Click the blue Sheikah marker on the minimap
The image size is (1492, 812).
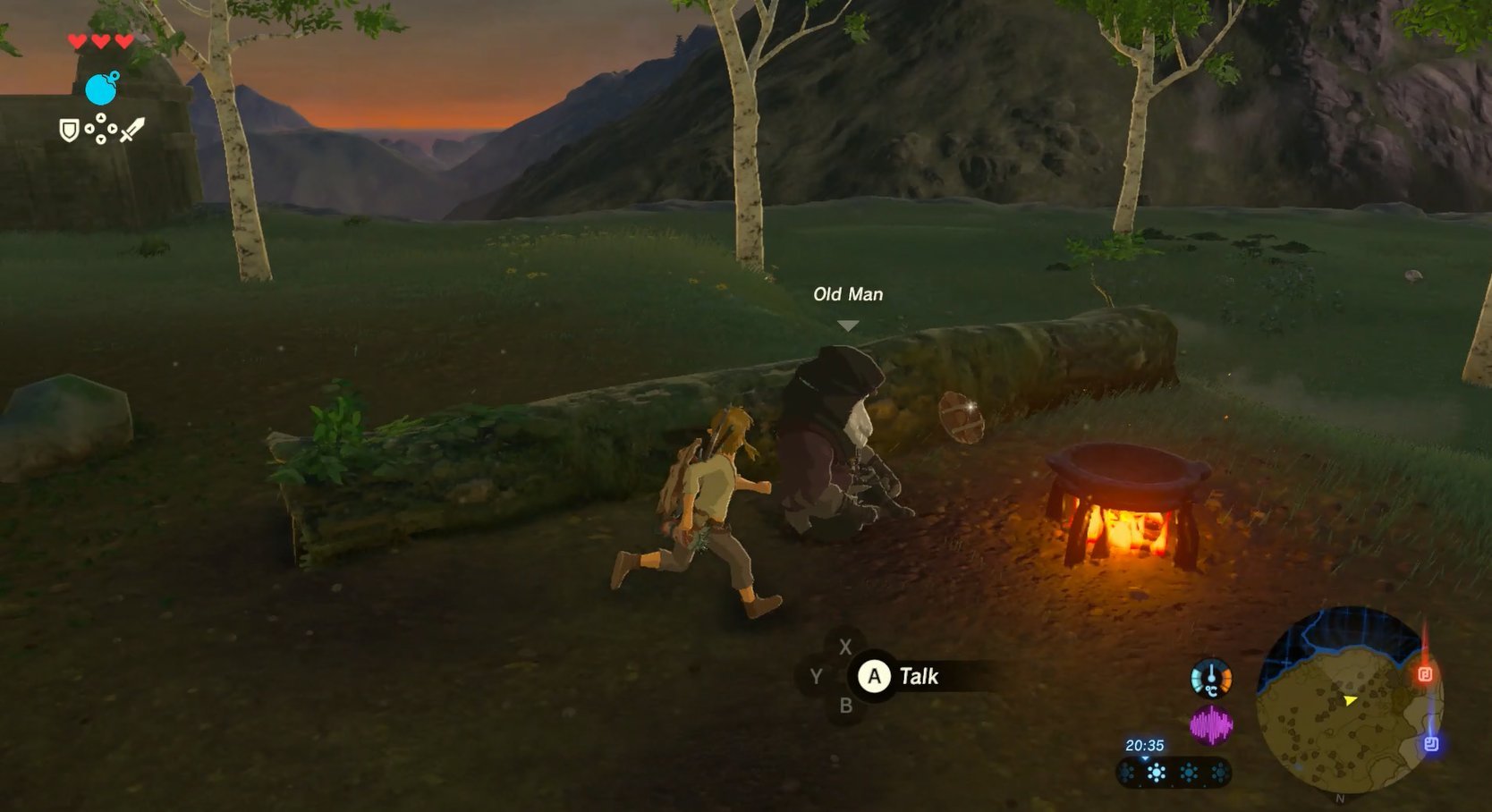1433,742
